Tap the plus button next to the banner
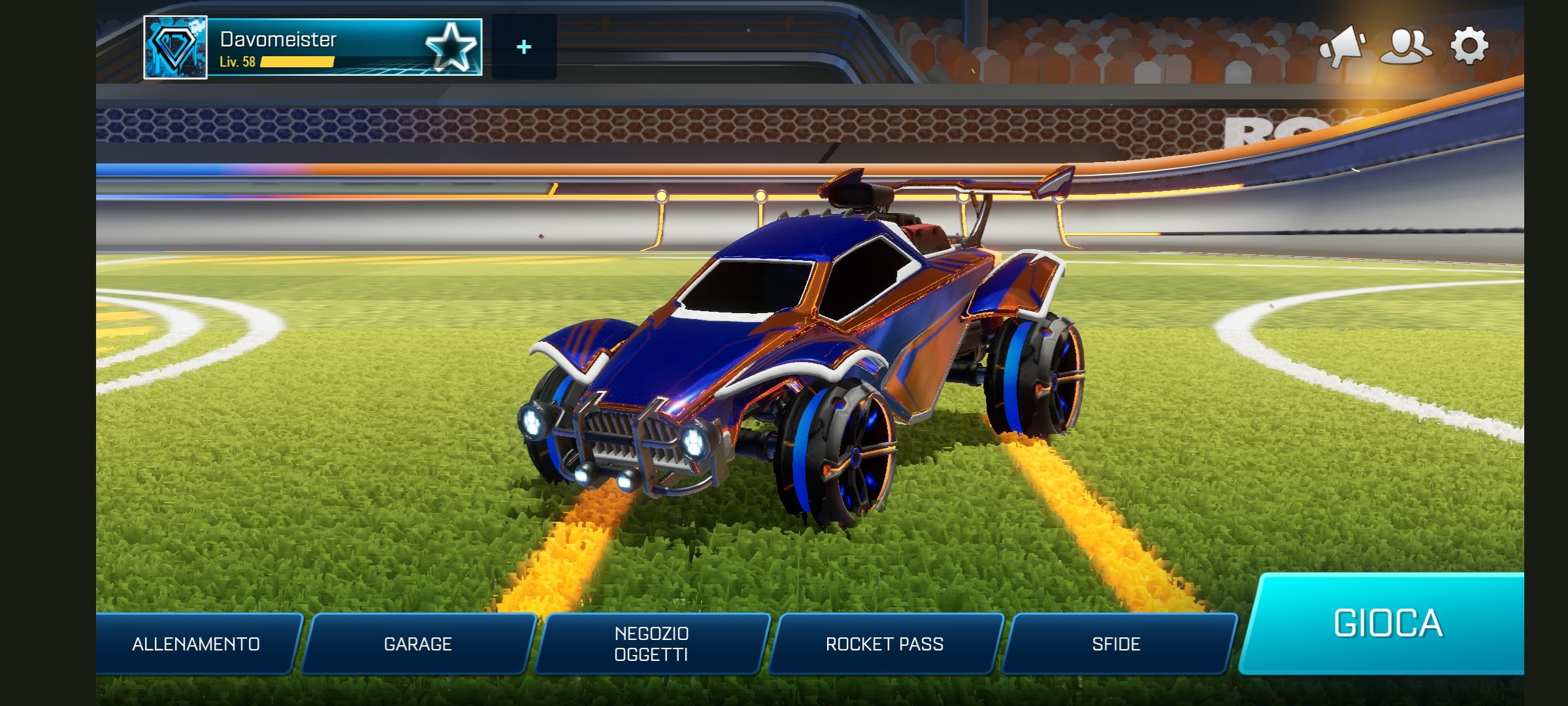Viewport: 1568px width, 706px height. point(523,46)
